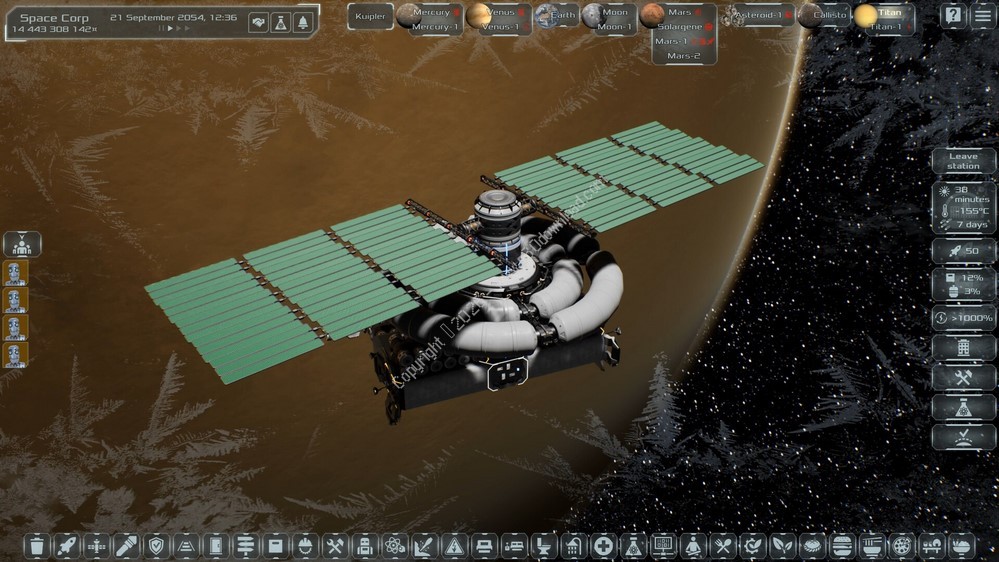Choose the Solargene station under Mars
The image size is (999, 562).
tap(679, 27)
